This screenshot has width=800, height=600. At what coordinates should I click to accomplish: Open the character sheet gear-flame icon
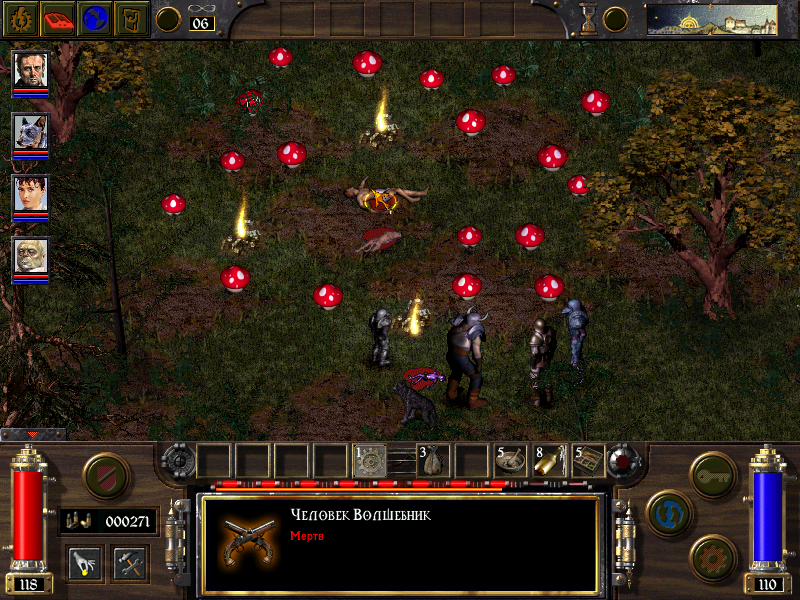coord(19,17)
